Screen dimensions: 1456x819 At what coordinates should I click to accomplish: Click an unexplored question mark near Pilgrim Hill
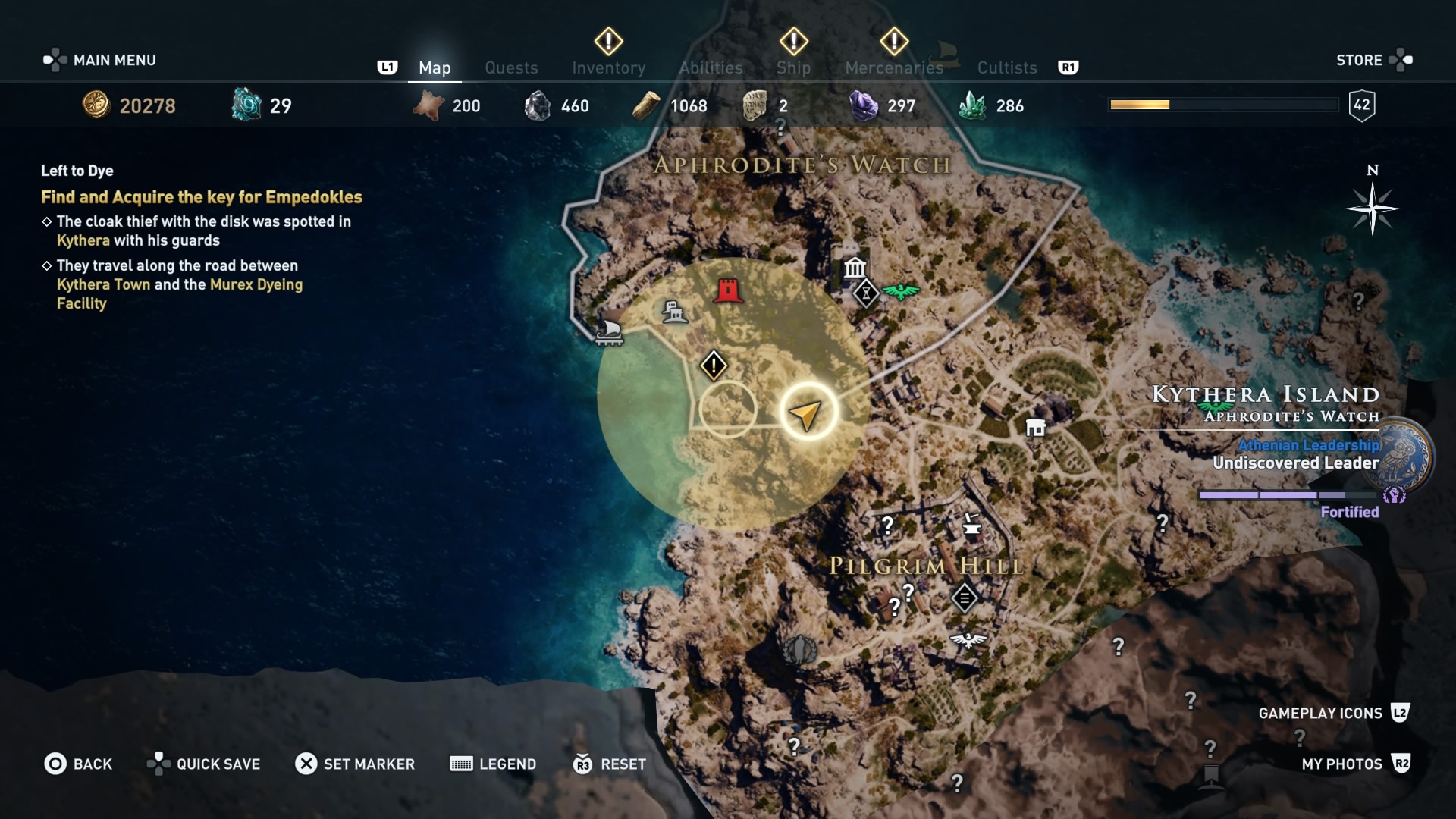[x=887, y=523]
